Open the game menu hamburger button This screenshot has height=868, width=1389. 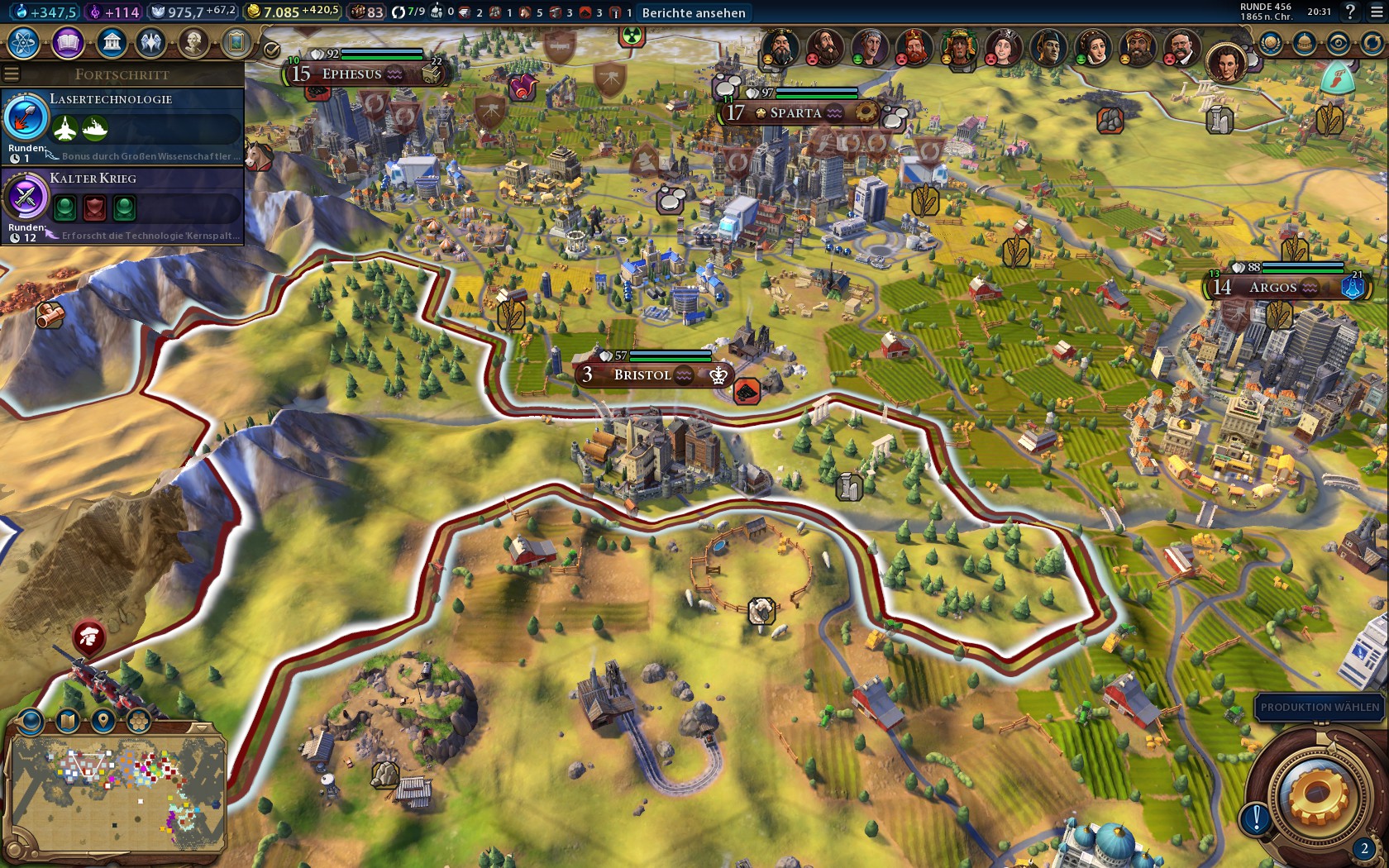[1376, 12]
